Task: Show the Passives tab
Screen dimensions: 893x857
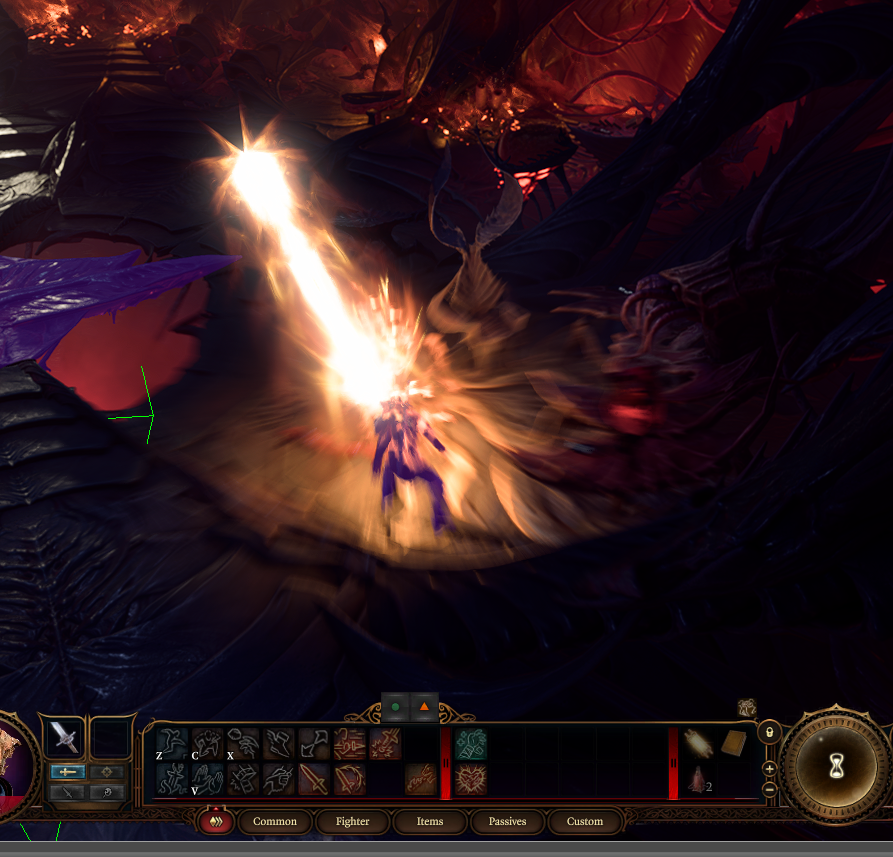Action: (507, 822)
